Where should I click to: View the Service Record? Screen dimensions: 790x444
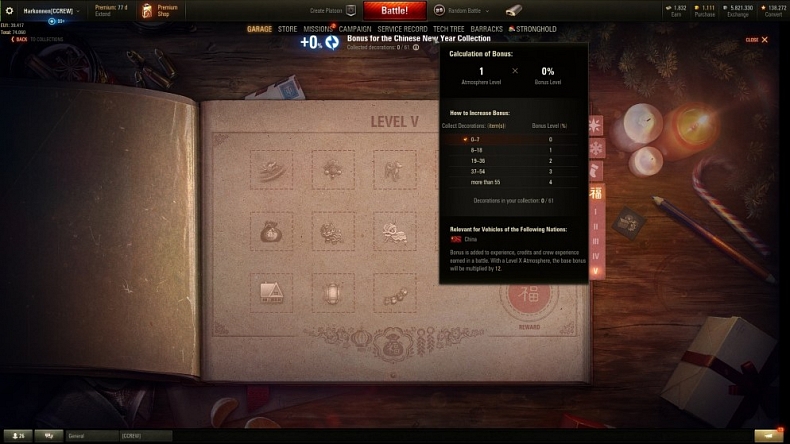[x=402, y=29]
